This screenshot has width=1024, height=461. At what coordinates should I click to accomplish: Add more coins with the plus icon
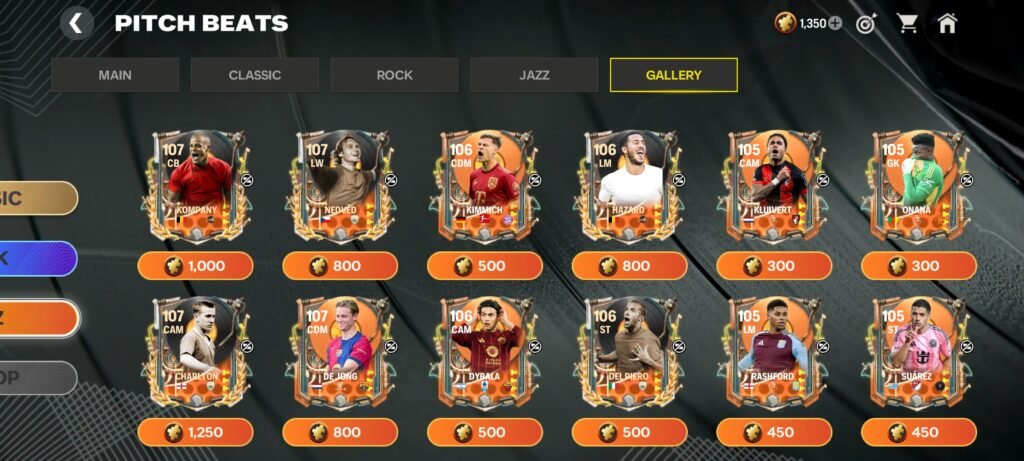click(x=835, y=23)
